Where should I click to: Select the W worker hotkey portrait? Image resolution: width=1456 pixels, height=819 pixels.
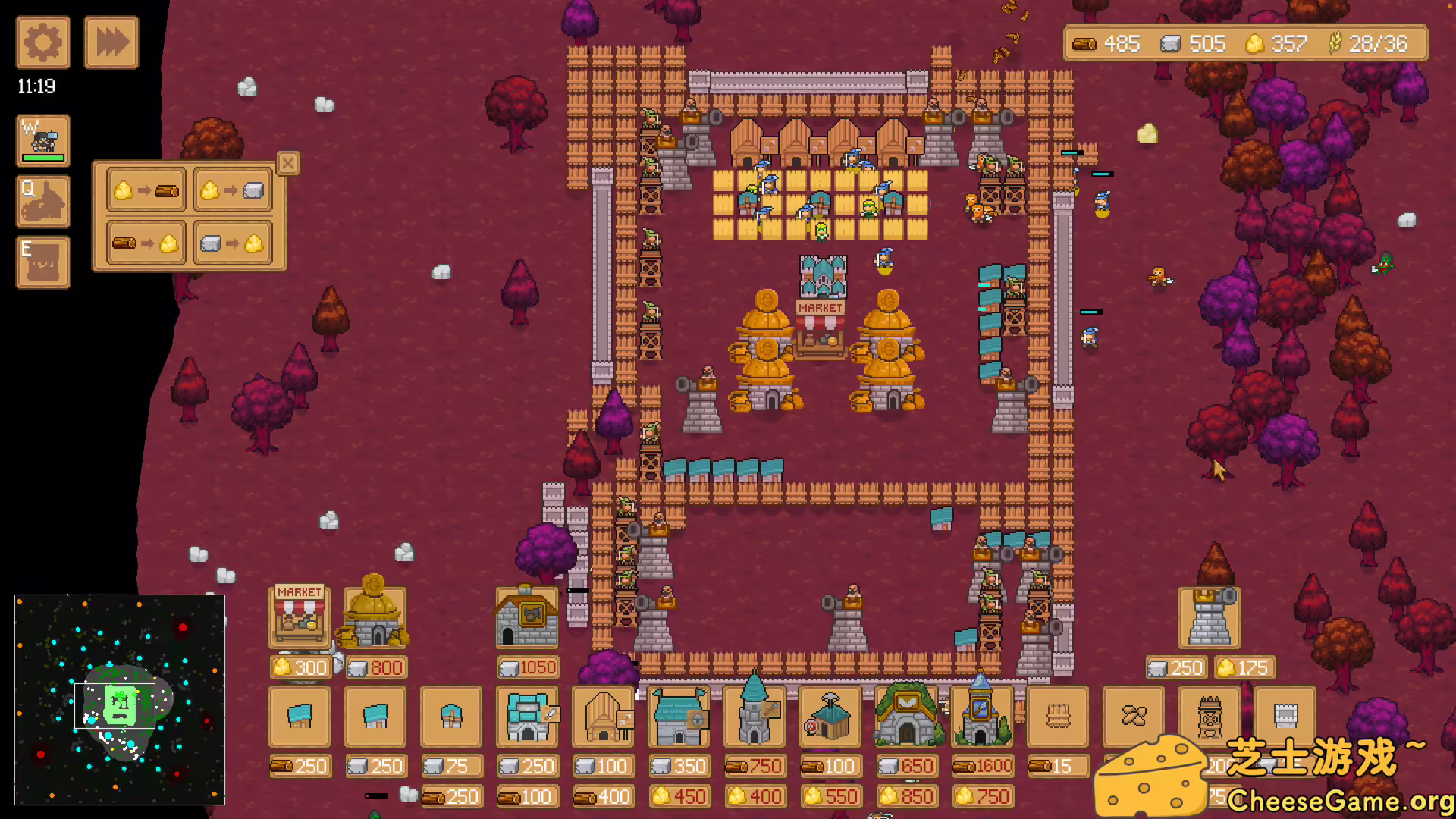coord(42,140)
